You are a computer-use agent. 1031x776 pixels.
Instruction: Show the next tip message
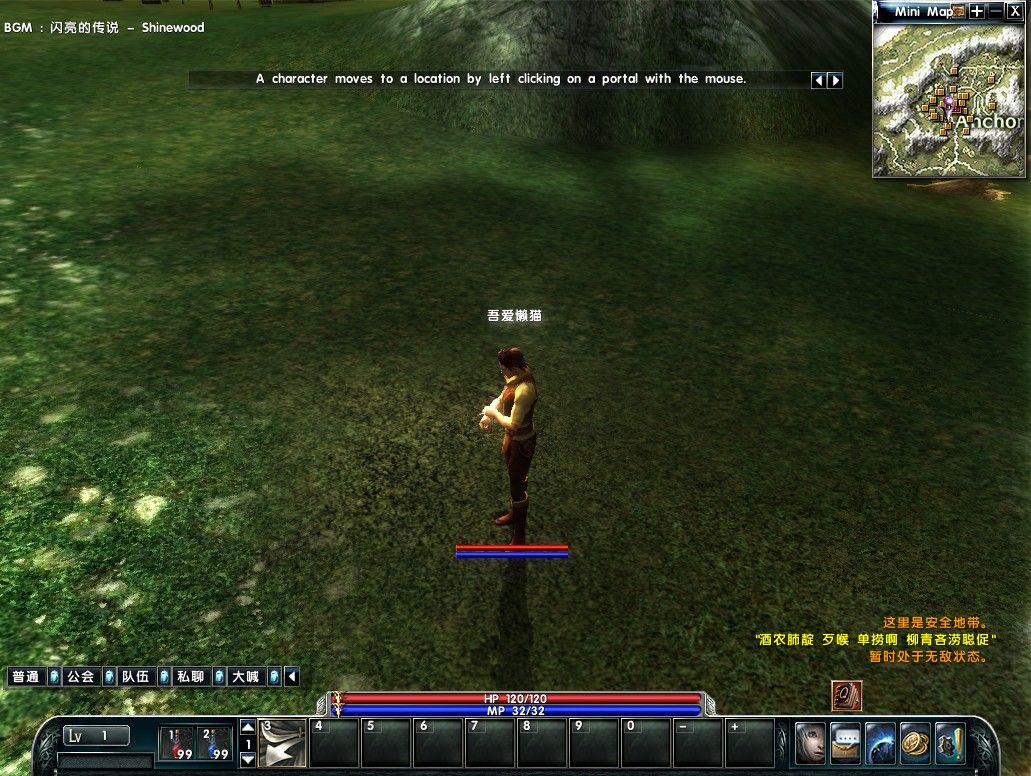tap(835, 80)
